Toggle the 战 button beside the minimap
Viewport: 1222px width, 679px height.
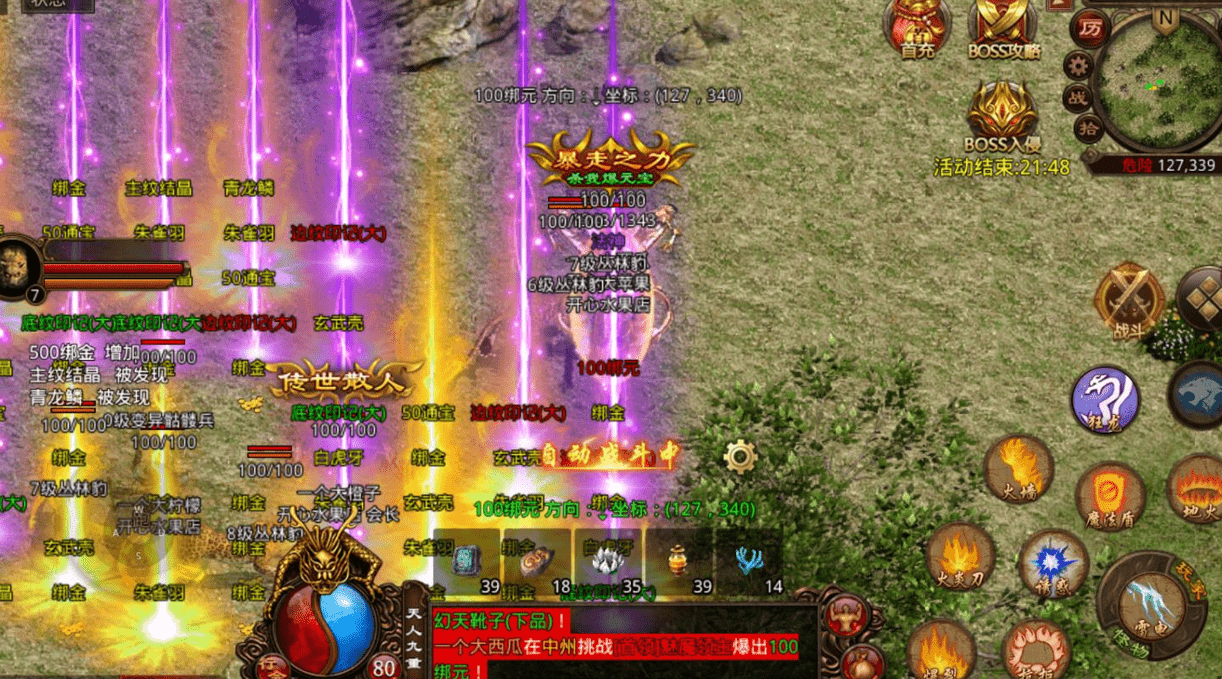coord(1078,97)
